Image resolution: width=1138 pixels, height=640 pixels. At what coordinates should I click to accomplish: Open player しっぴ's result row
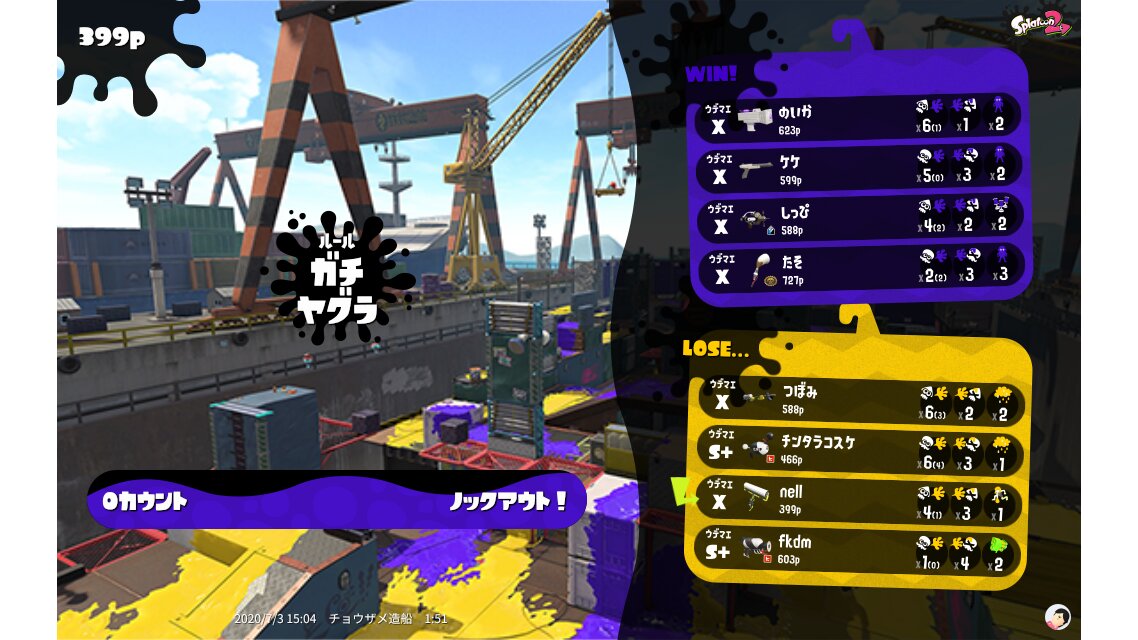click(858, 218)
